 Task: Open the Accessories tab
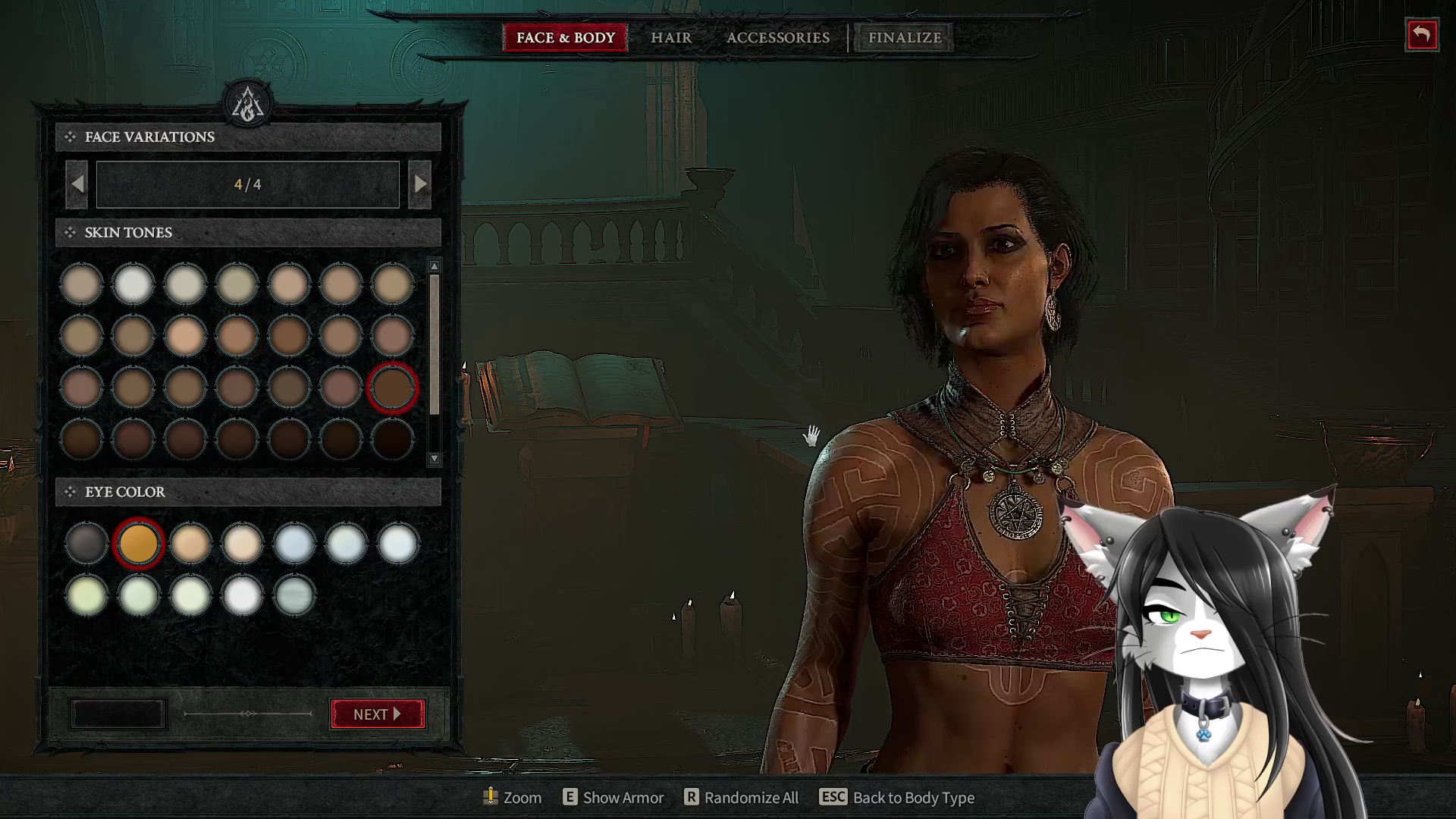777,37
